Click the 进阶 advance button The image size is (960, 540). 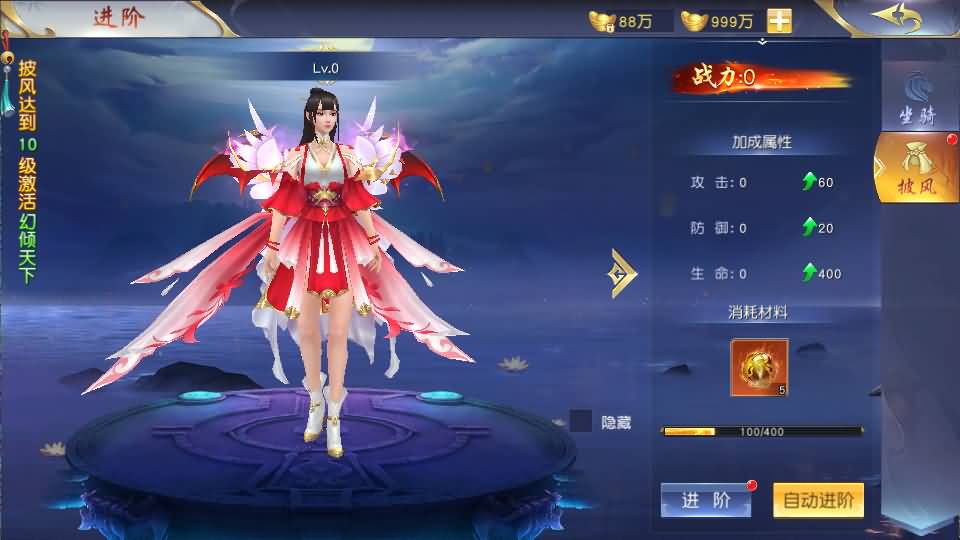pos(705,501)
